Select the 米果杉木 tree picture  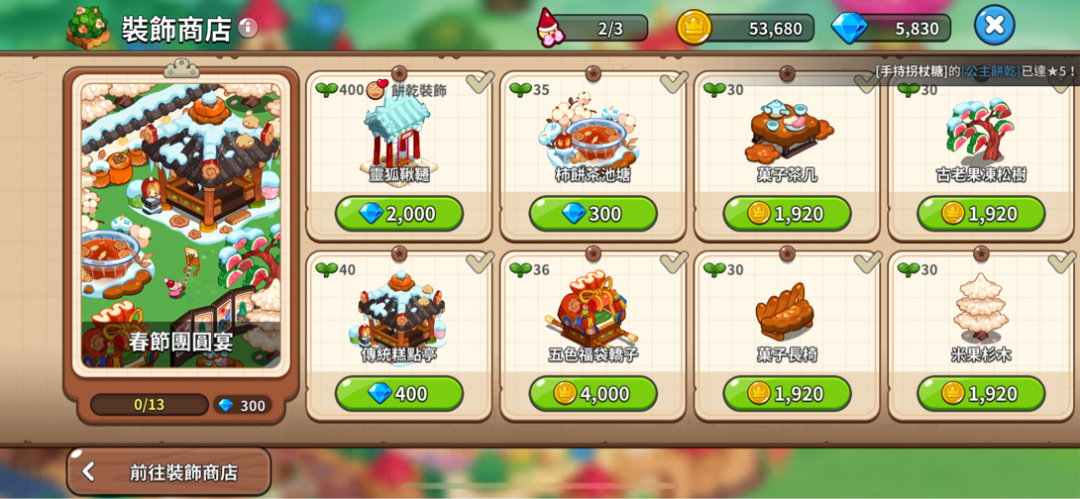coord(980,310)
